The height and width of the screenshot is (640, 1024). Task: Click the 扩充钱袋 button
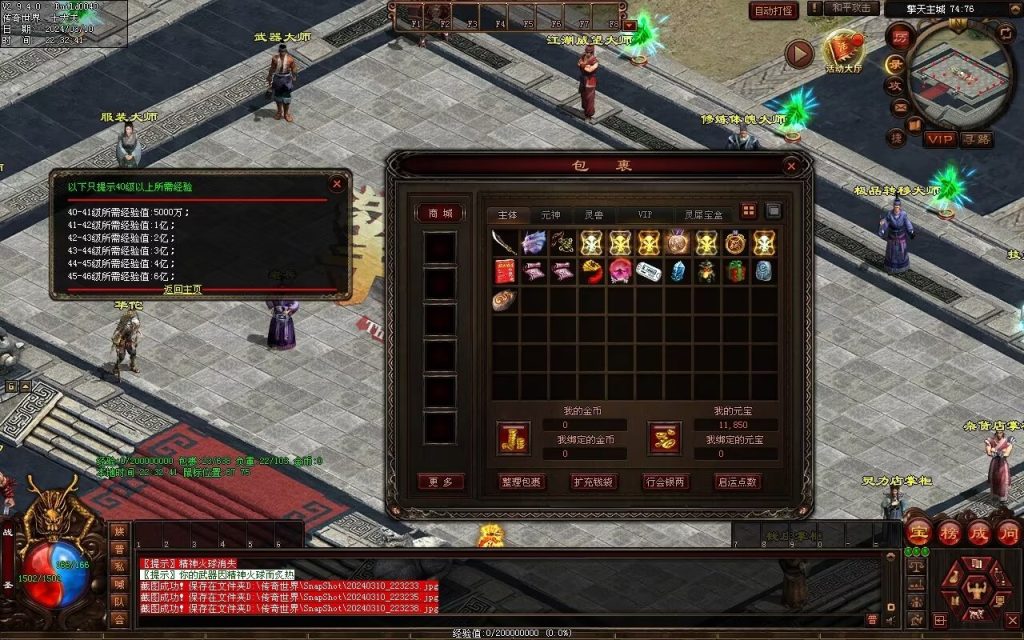click(x=594, y=481)
